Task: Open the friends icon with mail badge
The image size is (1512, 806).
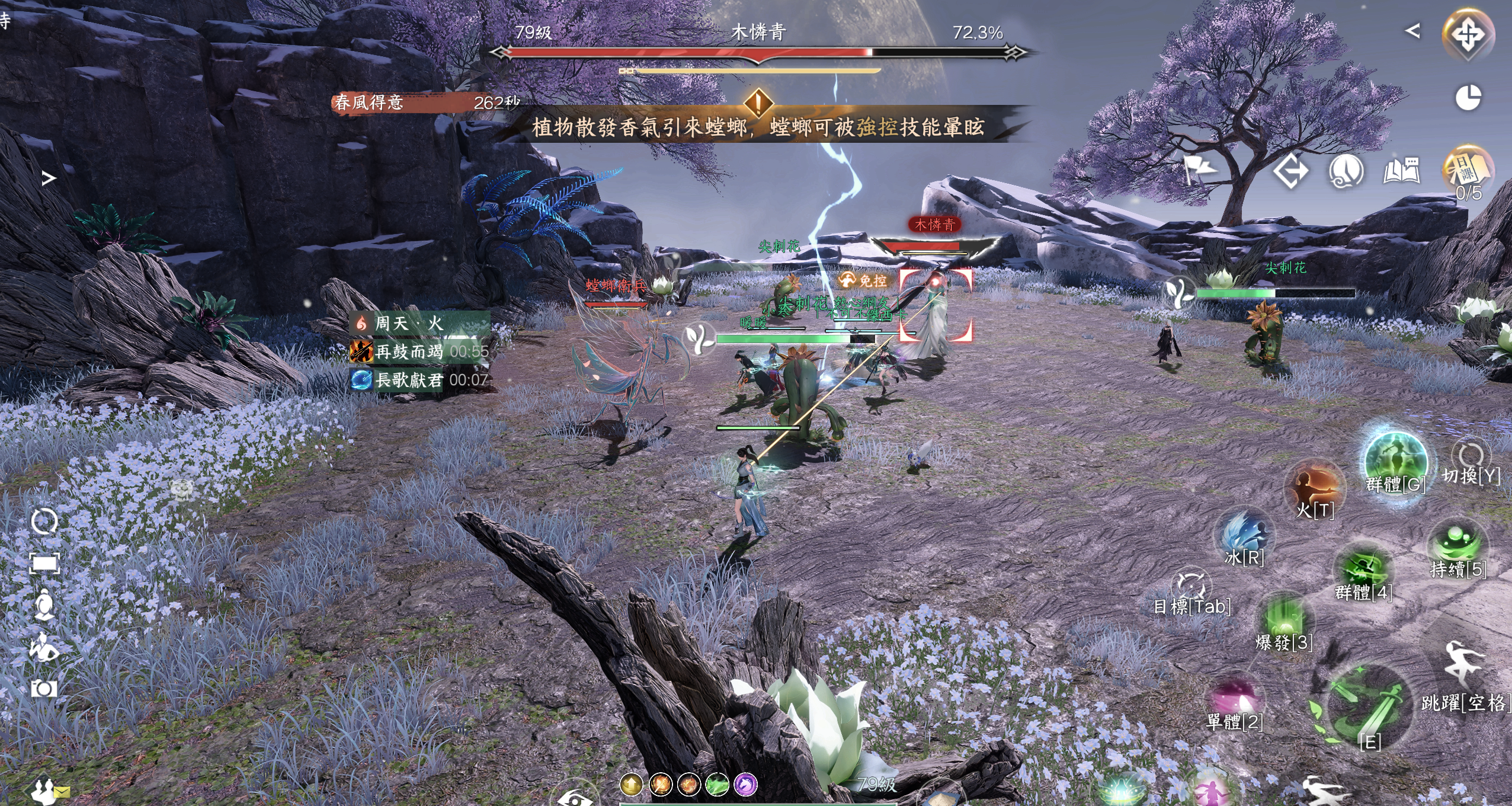Action: coord(46,791)
